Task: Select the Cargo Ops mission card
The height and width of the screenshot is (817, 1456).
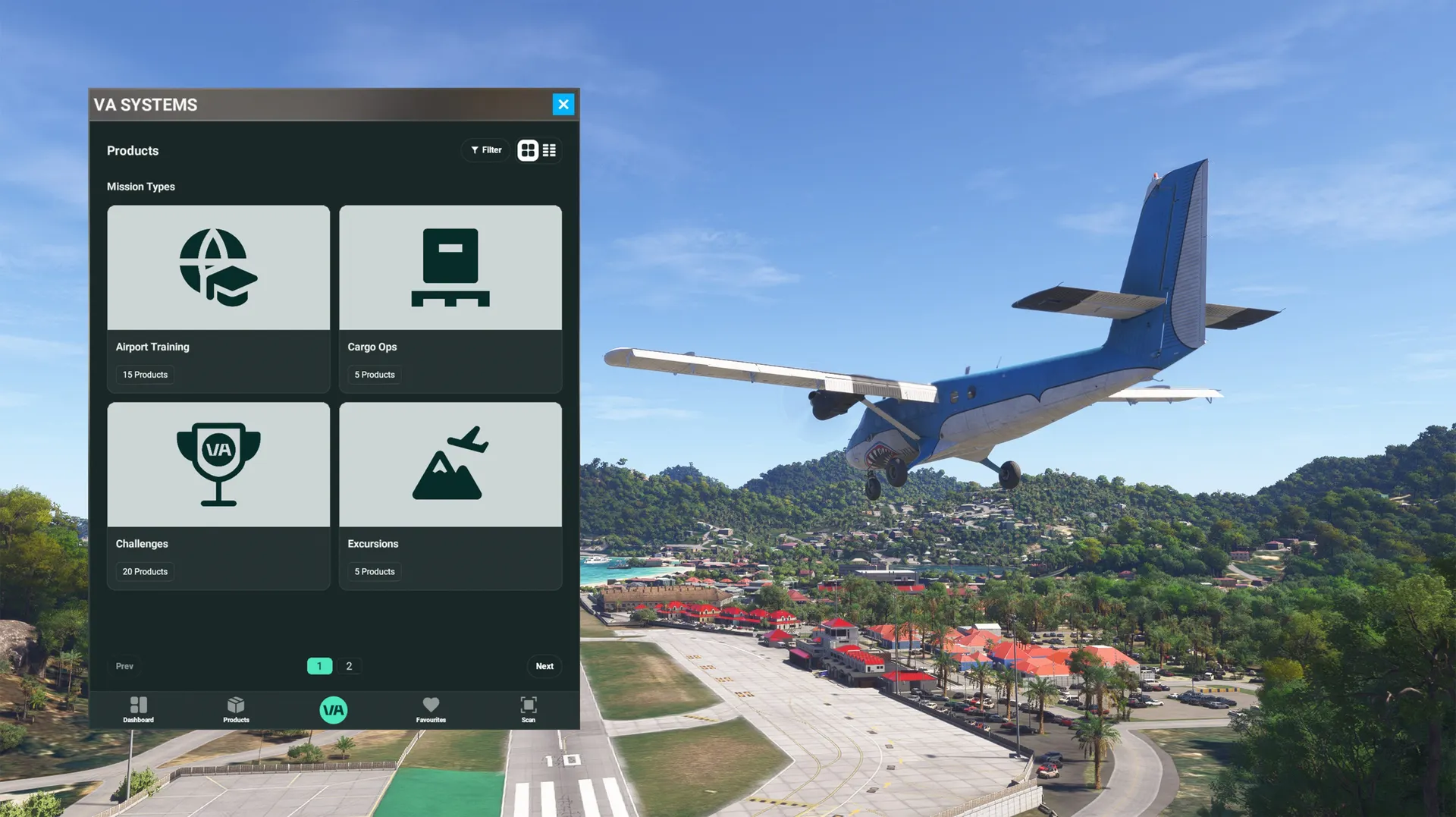Action: click(450, 298)
